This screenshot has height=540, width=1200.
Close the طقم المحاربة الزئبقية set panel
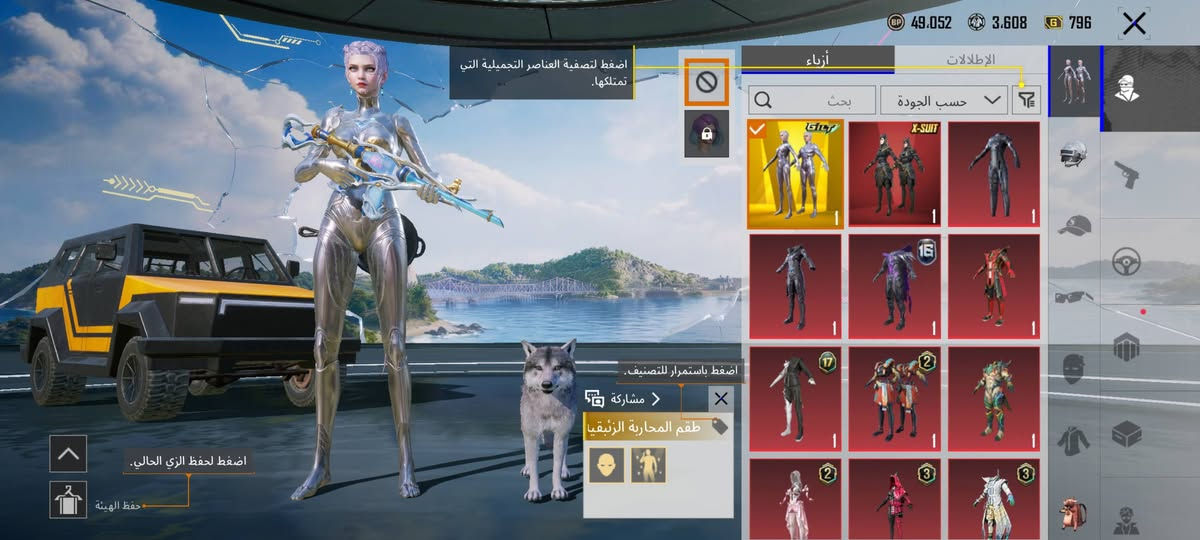point(720,399)
